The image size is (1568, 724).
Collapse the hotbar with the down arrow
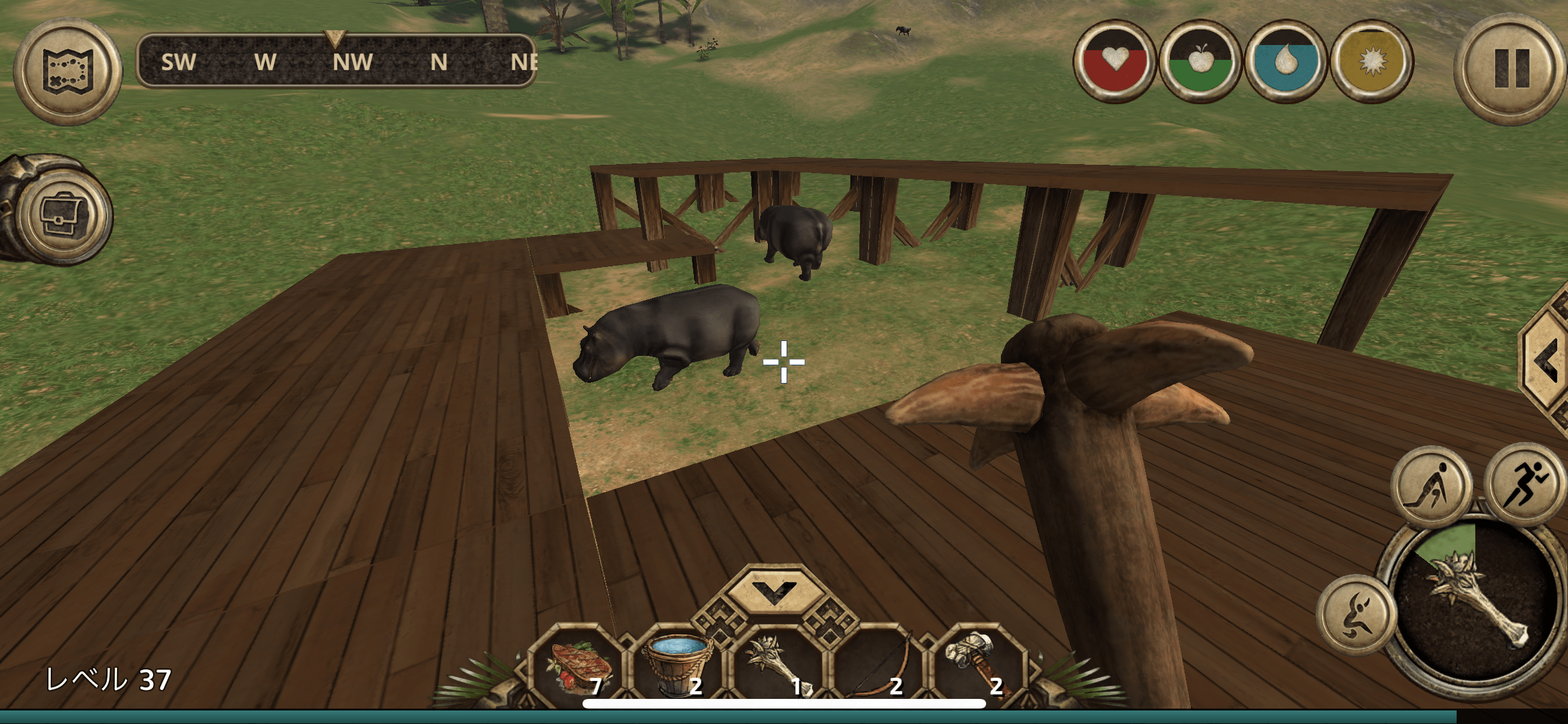point(774,590)
